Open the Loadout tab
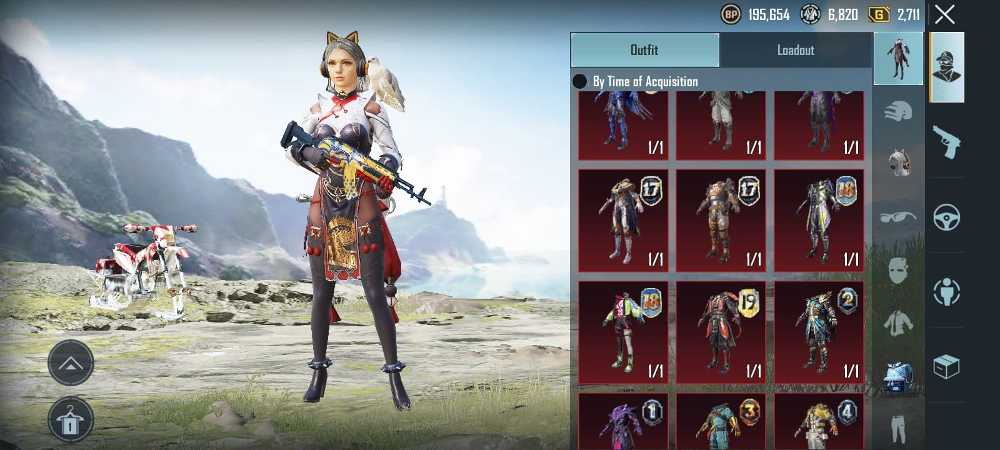 click(x=796, y=50)
